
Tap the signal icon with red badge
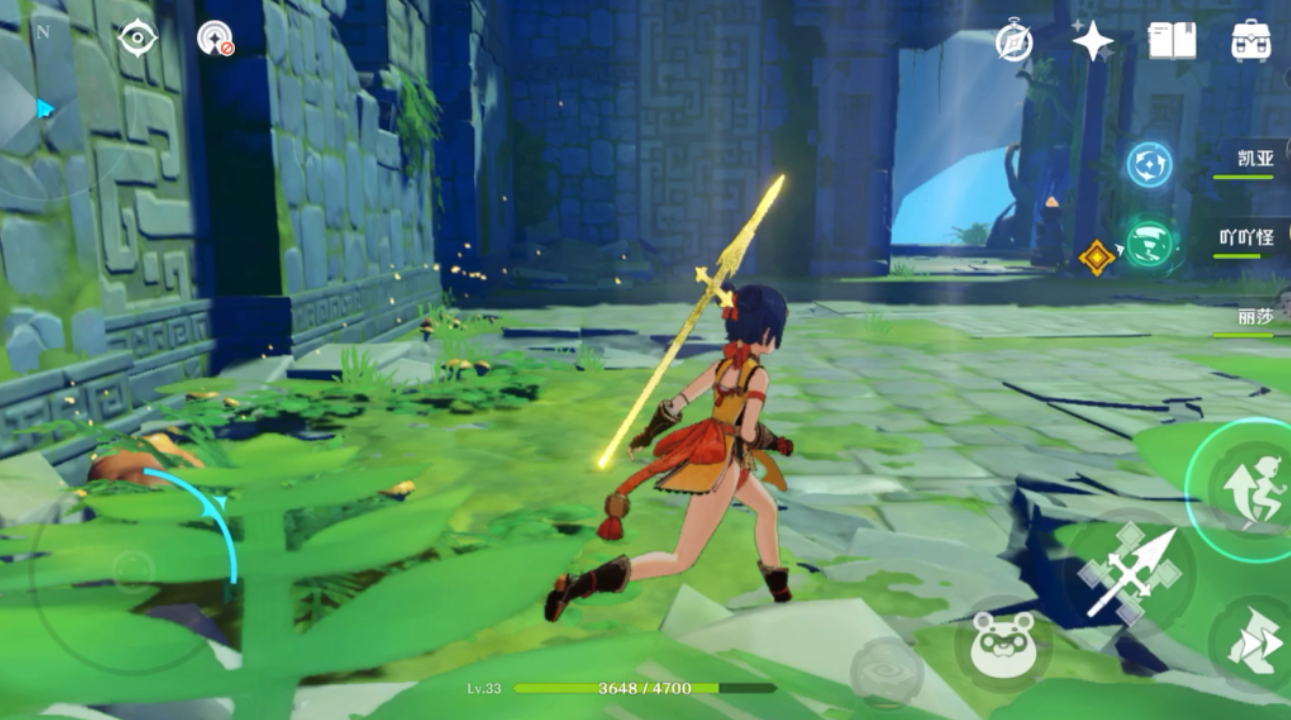pyautogui.click(x=214, y=38)
